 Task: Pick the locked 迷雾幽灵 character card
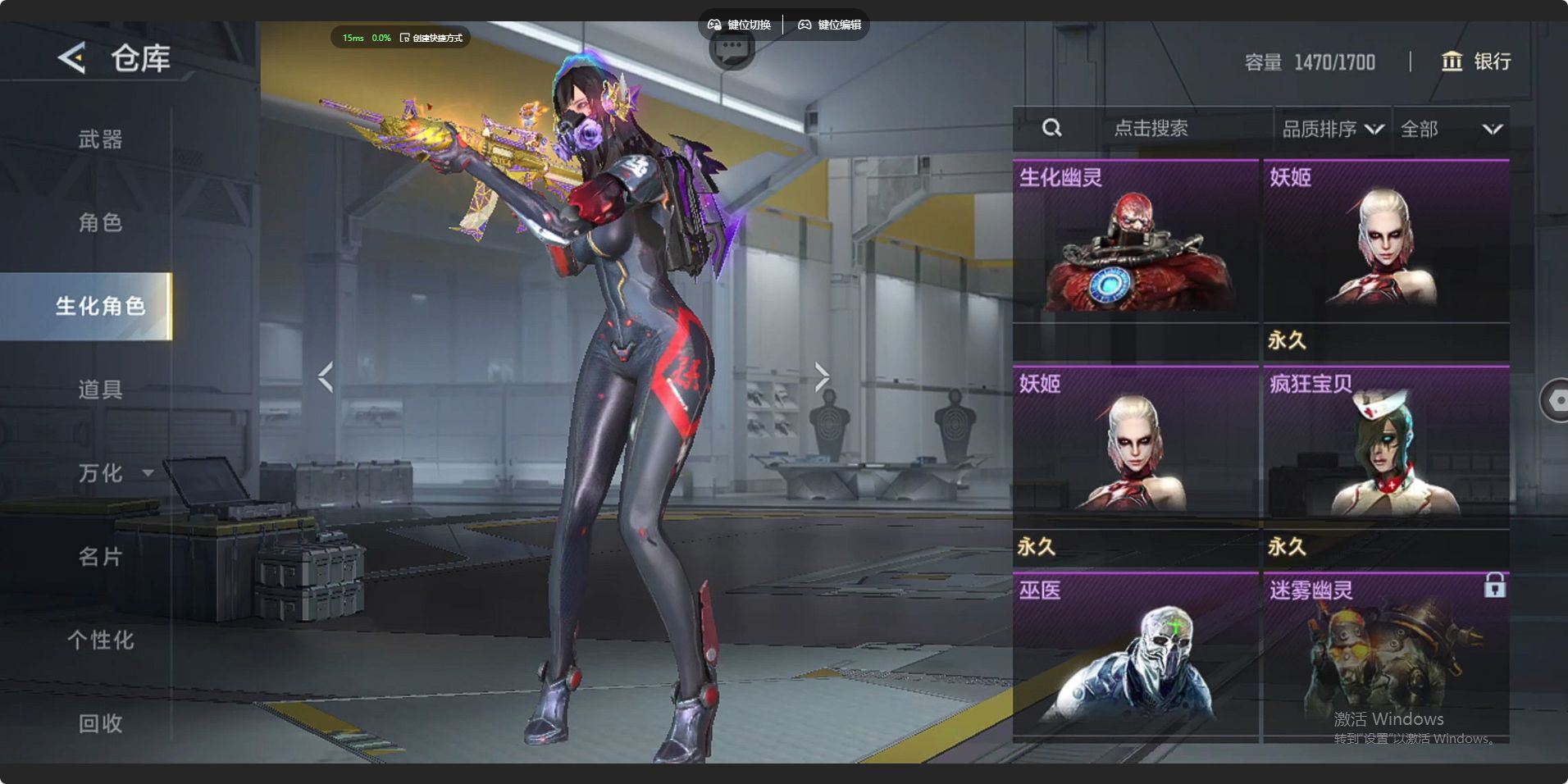pyautogui.click(x=1386, y=654)
